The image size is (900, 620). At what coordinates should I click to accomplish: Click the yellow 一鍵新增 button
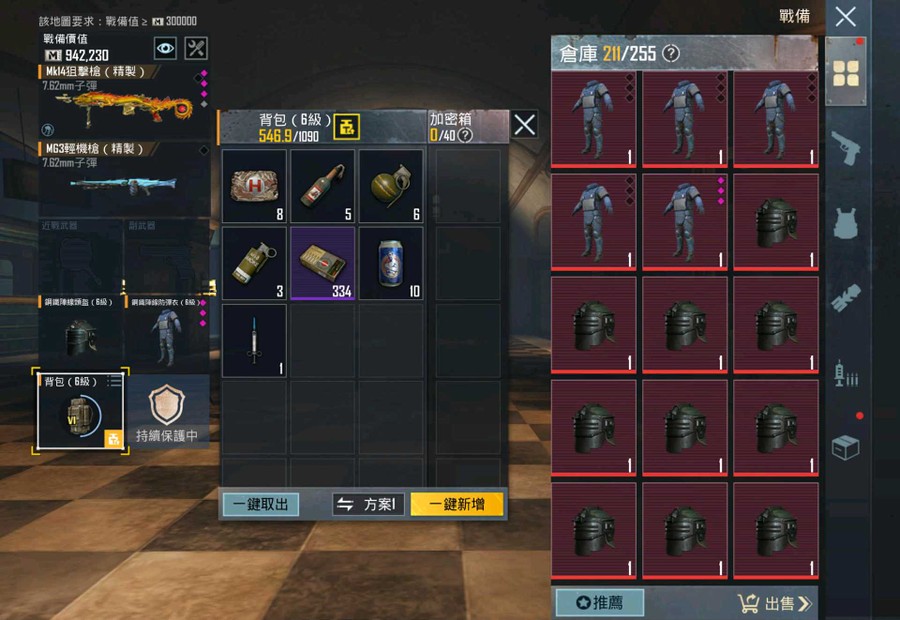click(456, 504)
